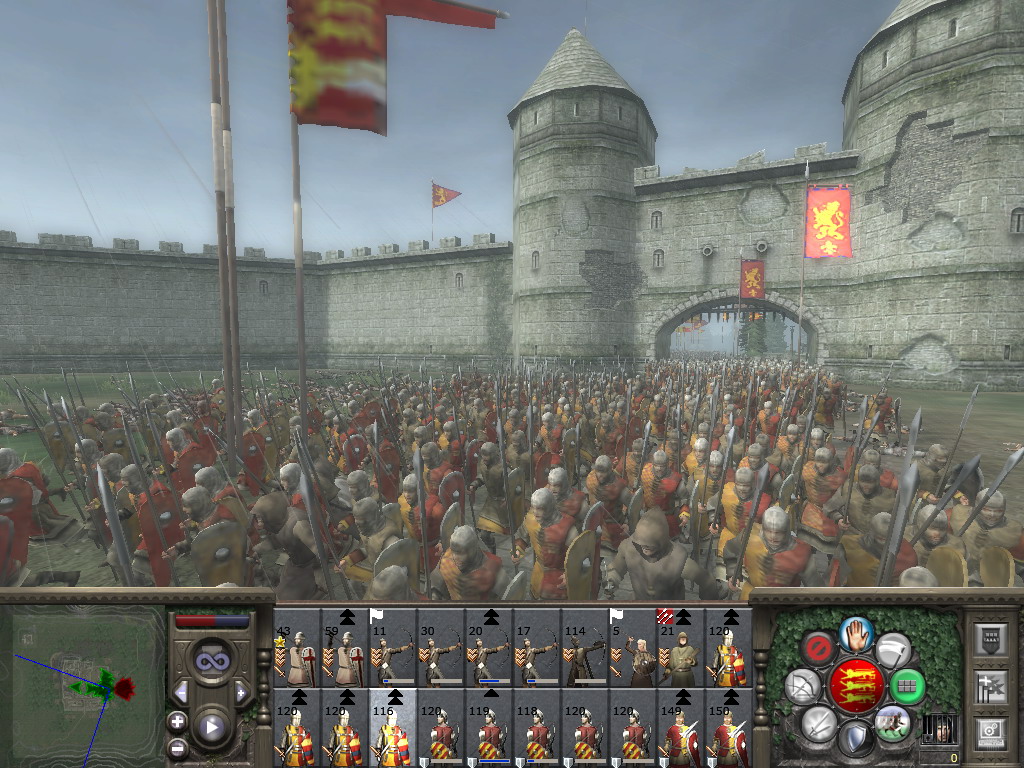Click the red faction crest with lions
The image size is (1024, 768).
(x=856, y=686)
